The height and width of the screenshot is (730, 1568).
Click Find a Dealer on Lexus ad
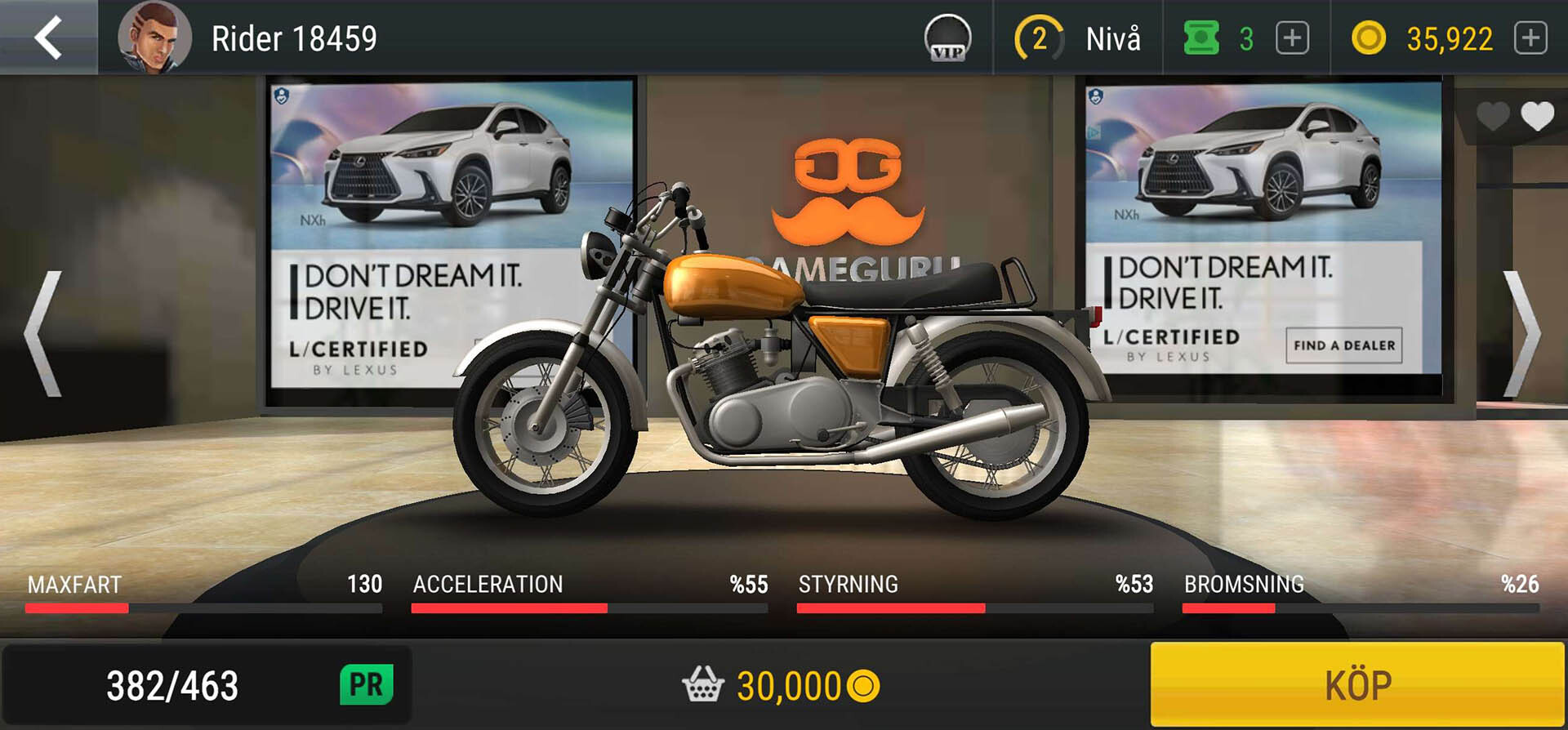[x=1343, y=345]
